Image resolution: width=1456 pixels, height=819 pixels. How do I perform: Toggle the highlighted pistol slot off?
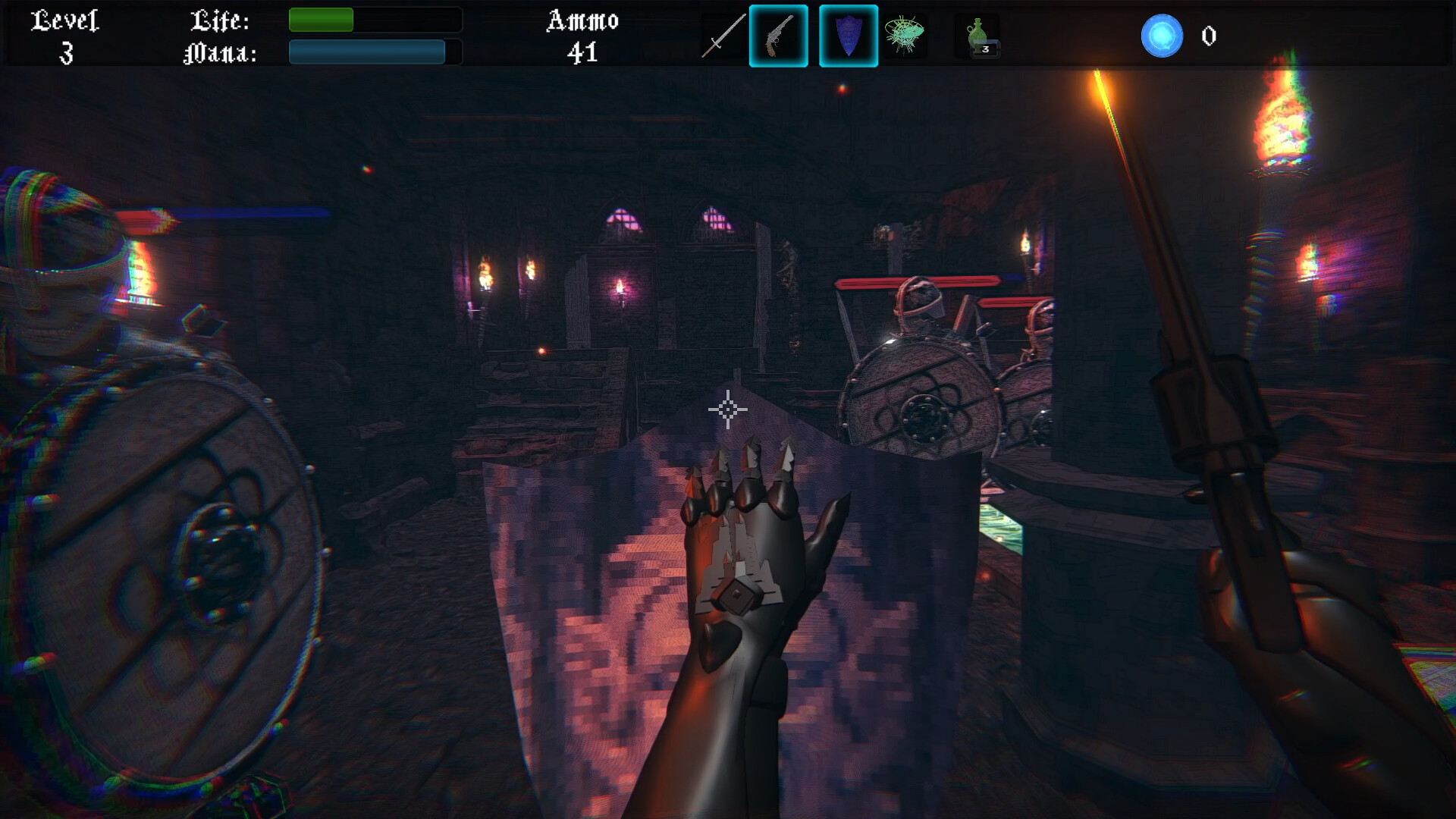point(778,36)
